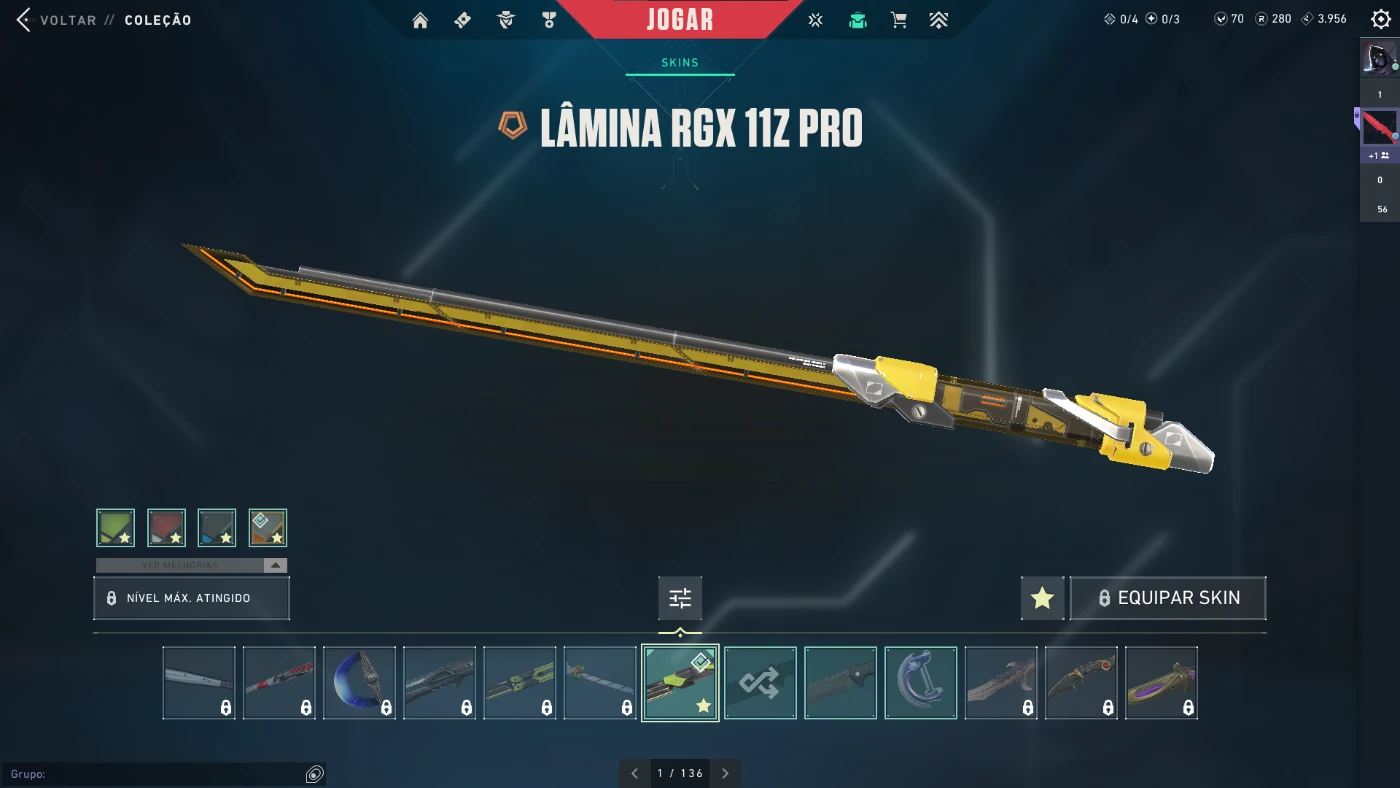Select the blue curved karambit skin thumbnail
This screenshot has height=788, width=1400.
point(359,683)
